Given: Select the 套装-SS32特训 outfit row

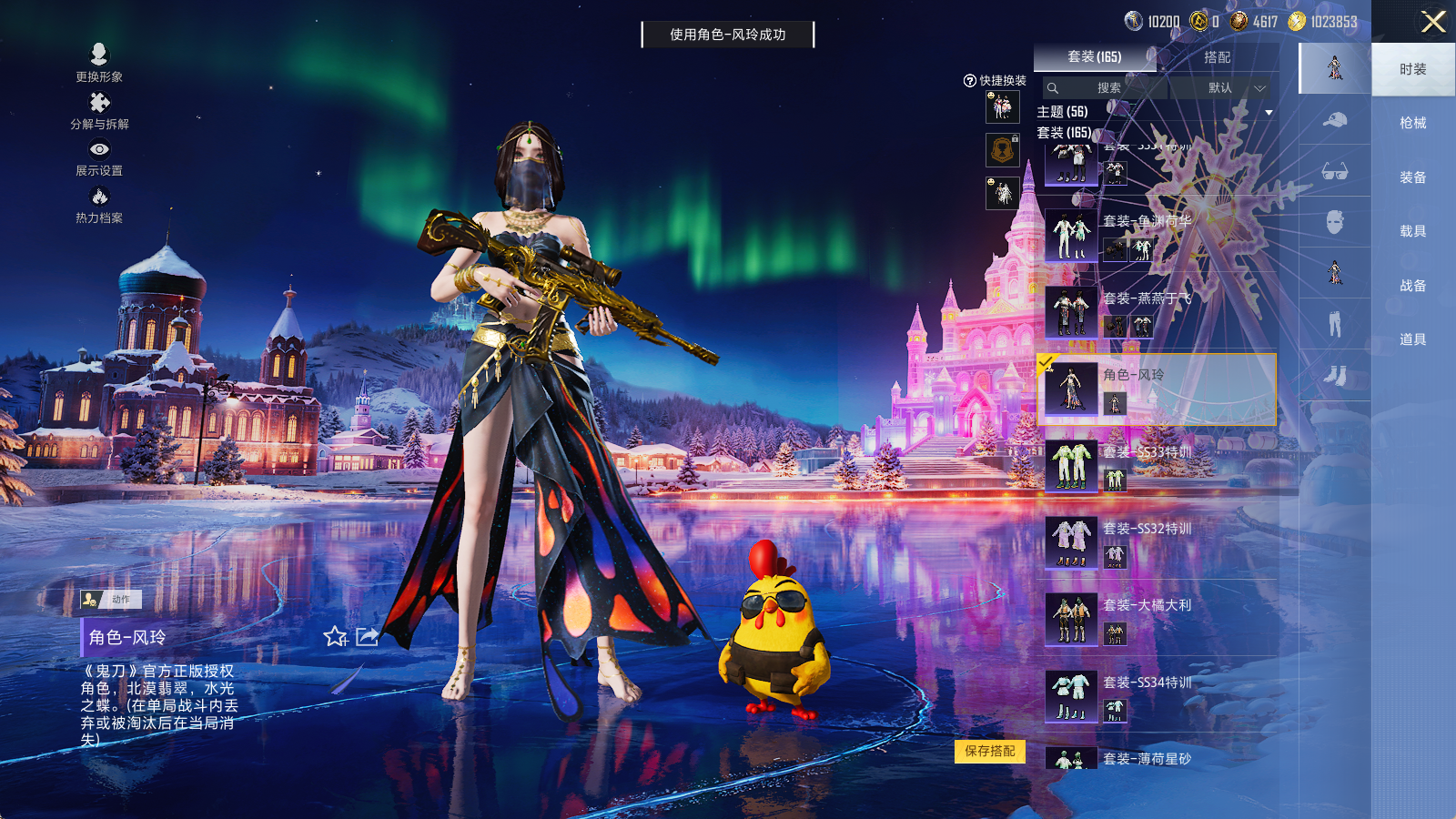Looking at the screenshot, I should coord(1158,542).
